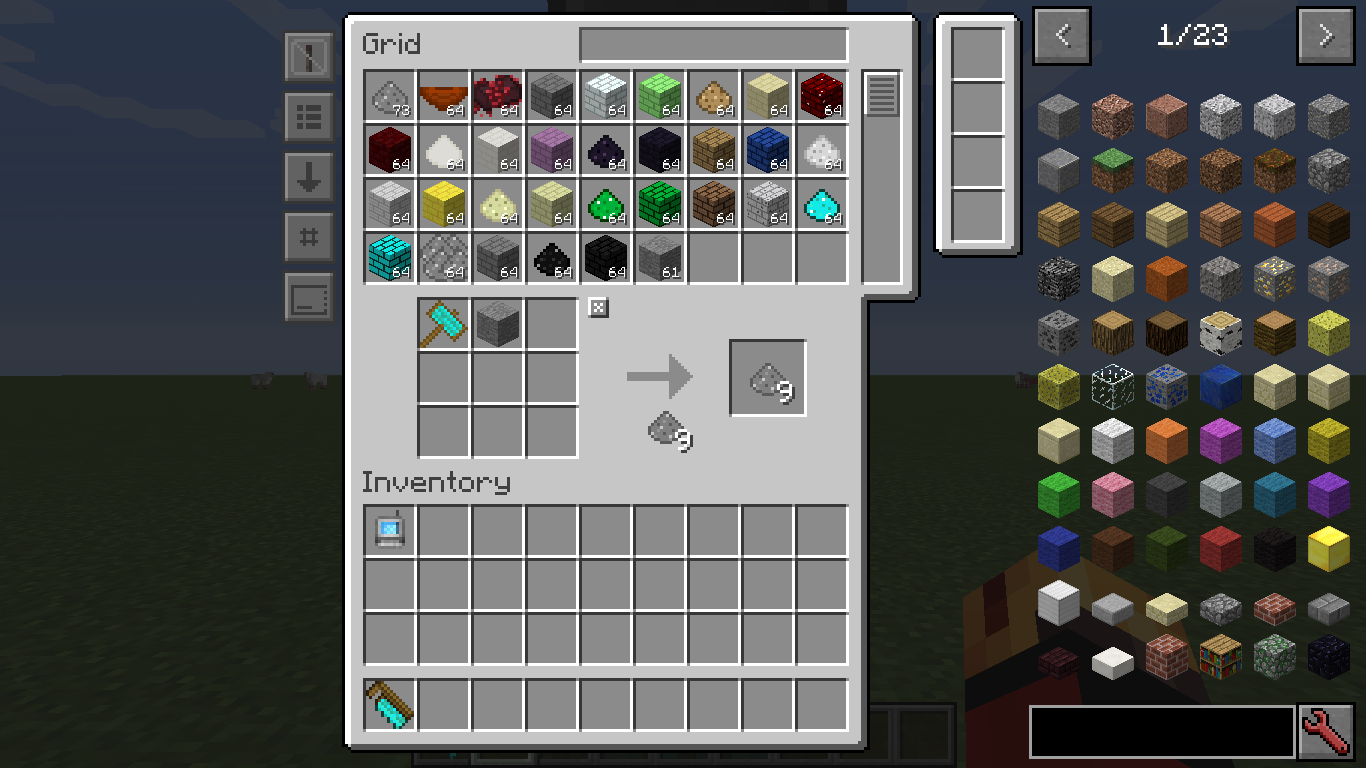Click the page indicator showing 1/23
This screenshot has height=768, width=1366.
click(1193, 36)
